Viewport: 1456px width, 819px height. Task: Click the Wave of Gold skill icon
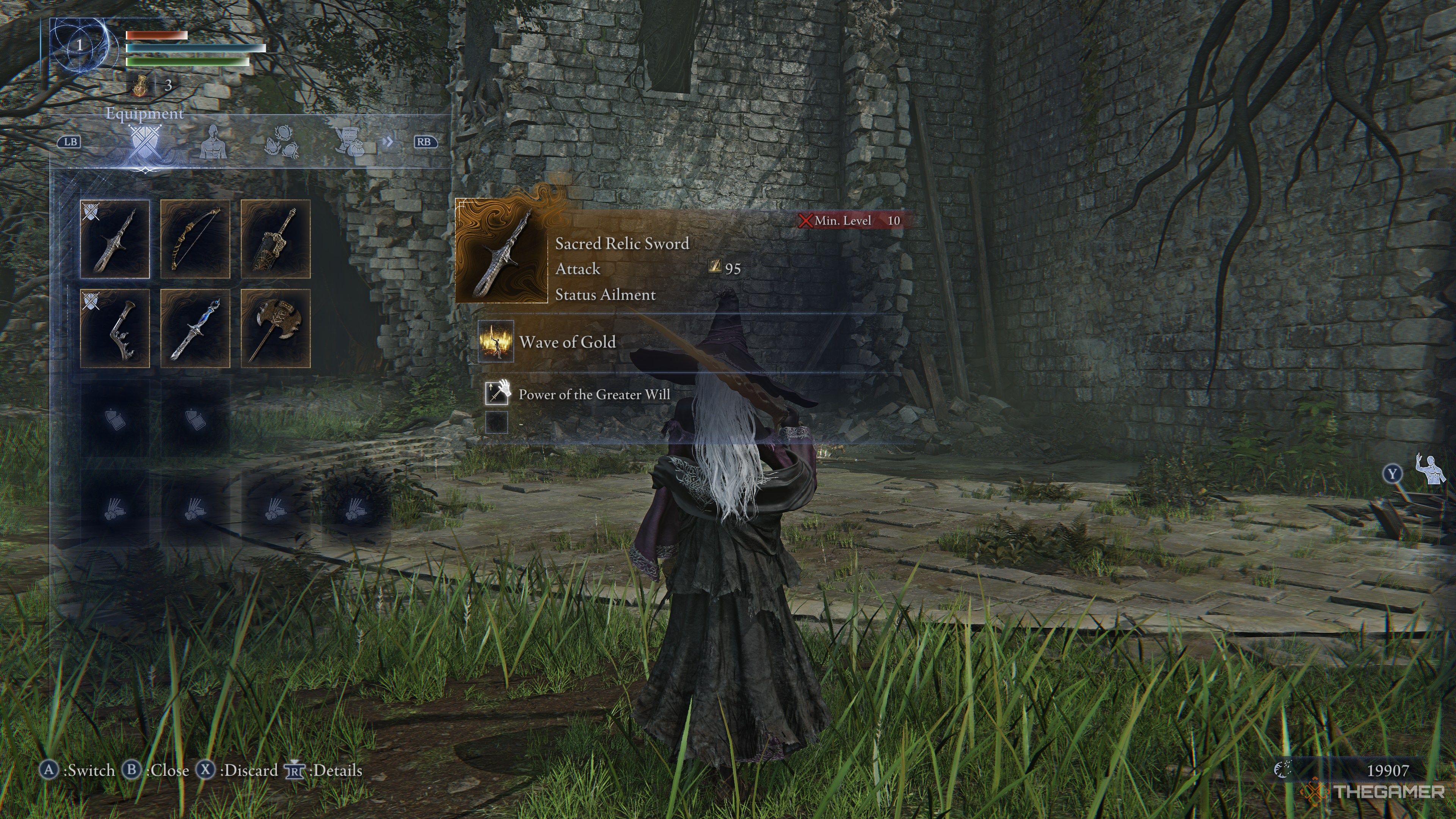[x=496, y=342]
